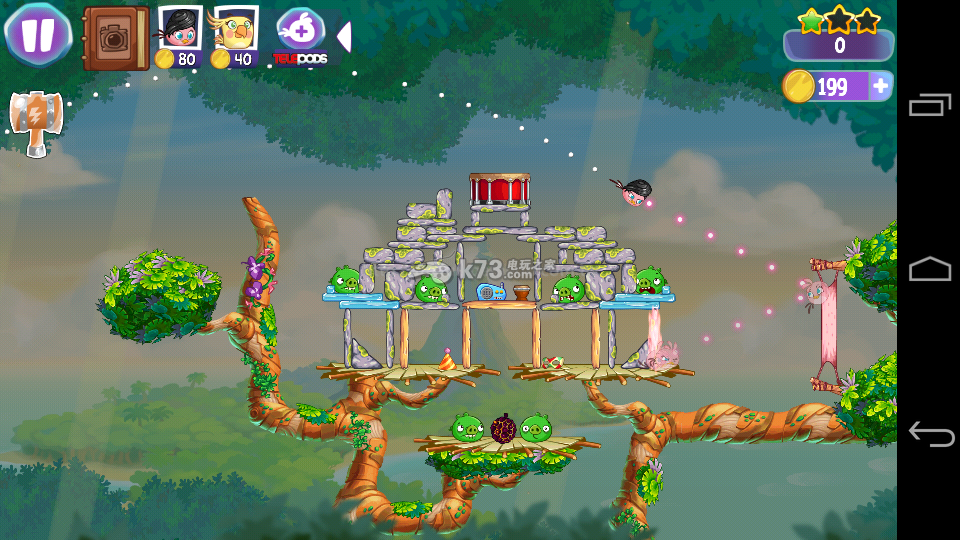Screen dimensions: 960x540
Task: Open the camera photo album book
Action: (115, 38)
